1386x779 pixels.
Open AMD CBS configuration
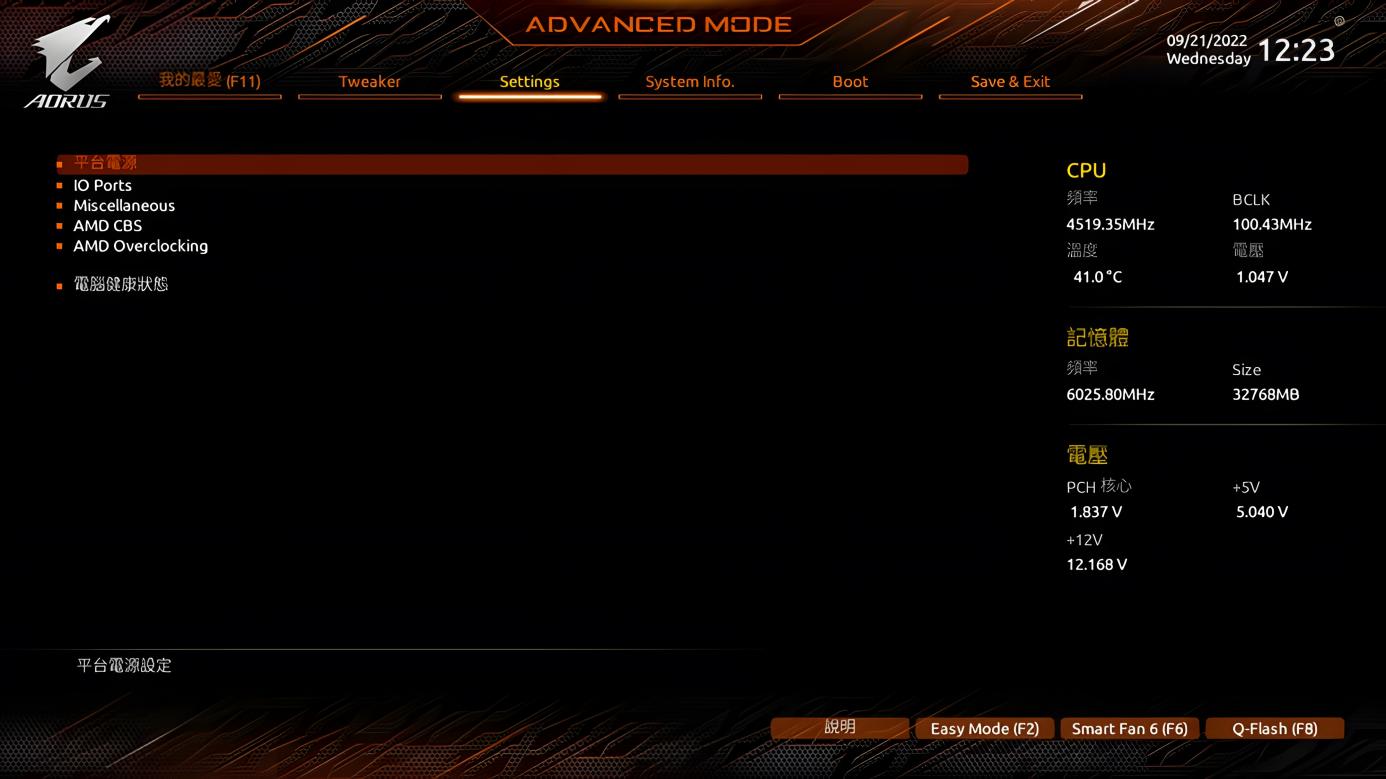(107, 225)
